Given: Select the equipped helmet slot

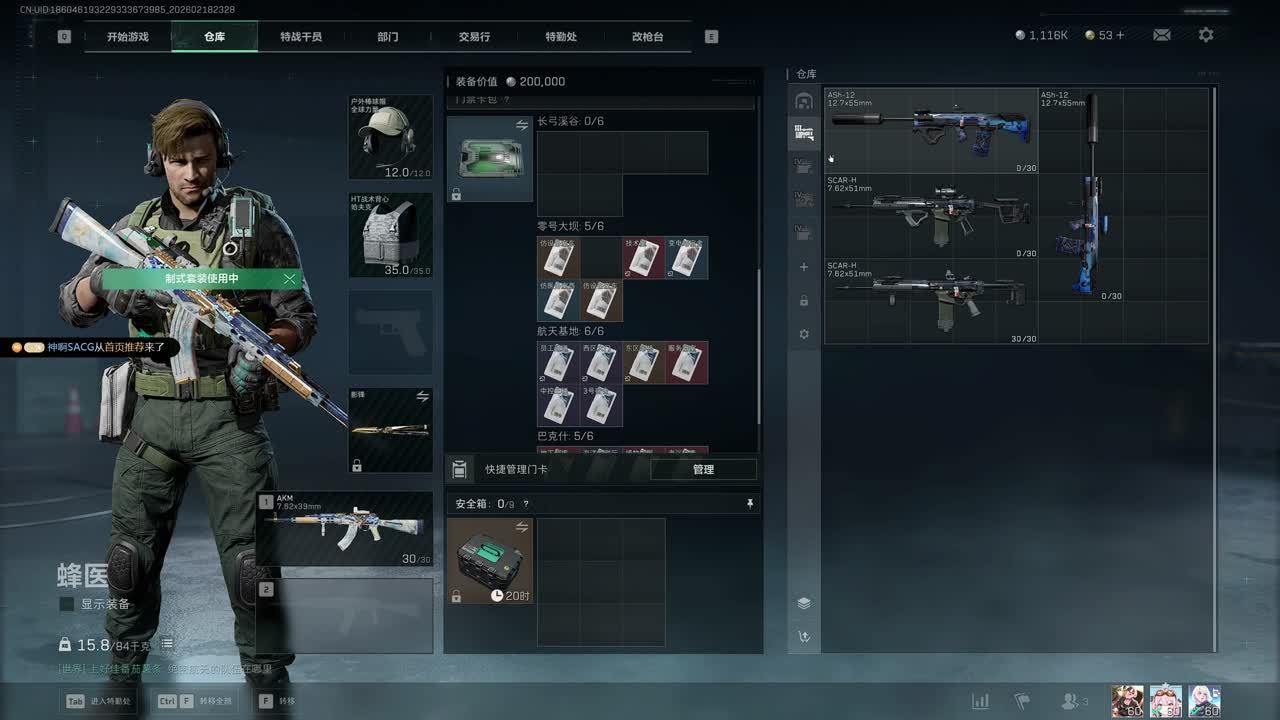Looking at the screenshot, I should (x=390, y=137).
